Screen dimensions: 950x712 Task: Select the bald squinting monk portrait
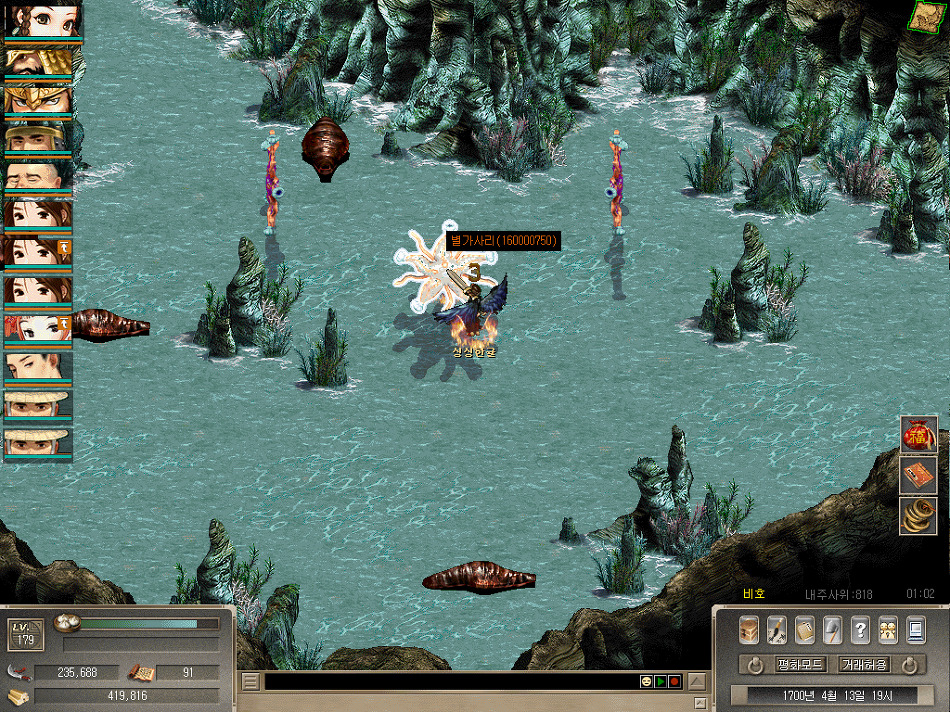tap(39, 176)
